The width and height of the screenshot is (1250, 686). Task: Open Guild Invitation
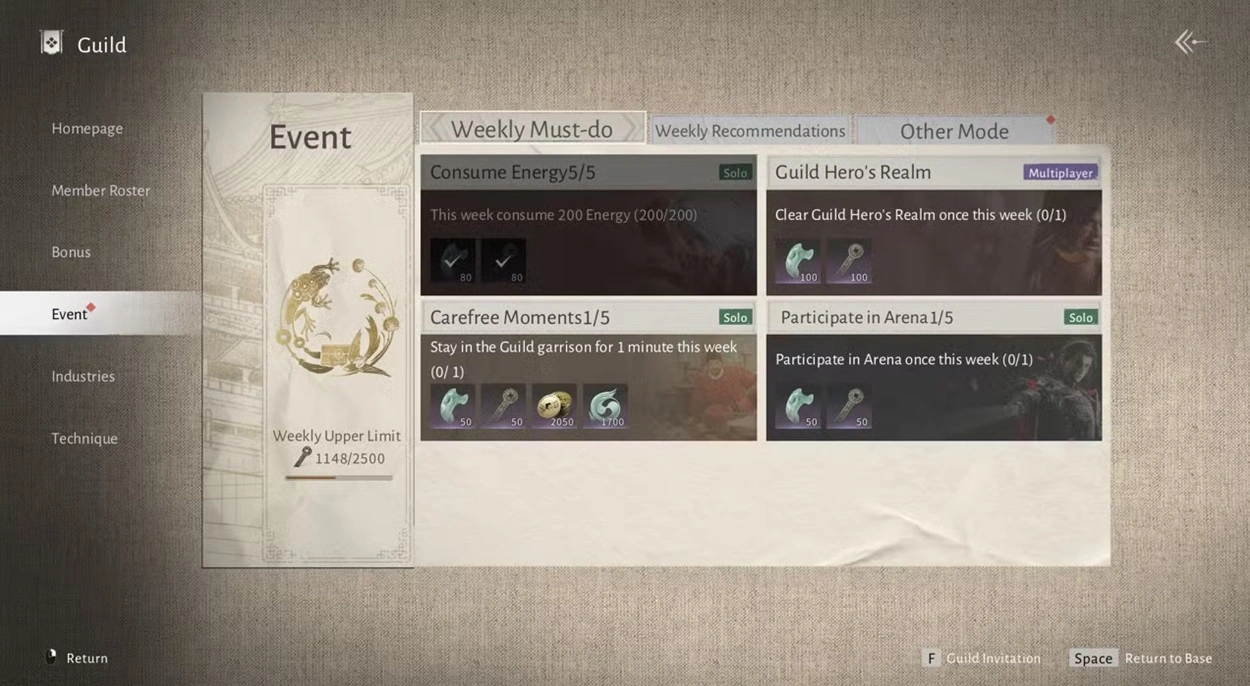point(981,658)
